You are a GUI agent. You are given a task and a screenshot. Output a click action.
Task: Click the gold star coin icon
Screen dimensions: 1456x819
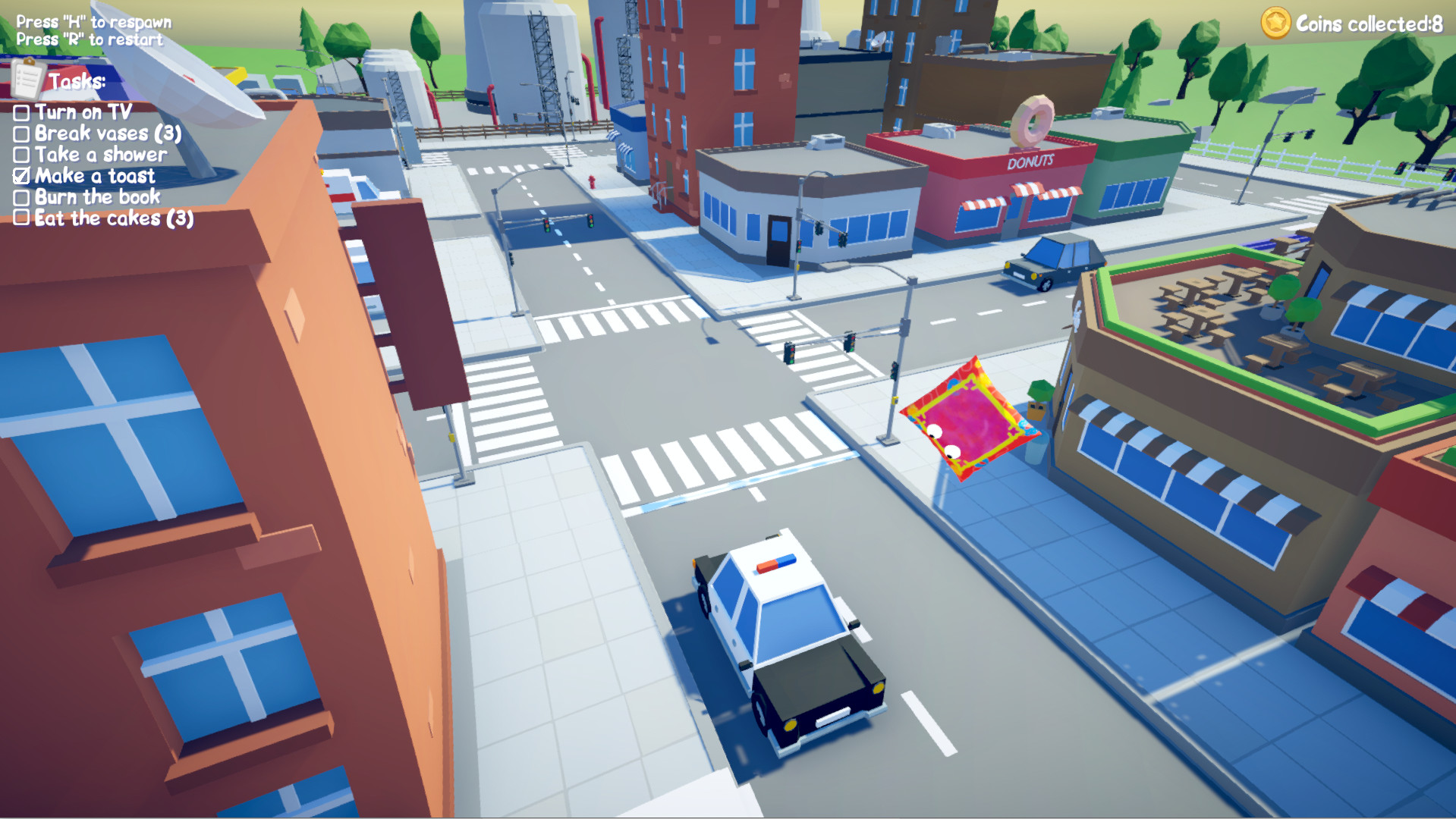click(1275, 22)
